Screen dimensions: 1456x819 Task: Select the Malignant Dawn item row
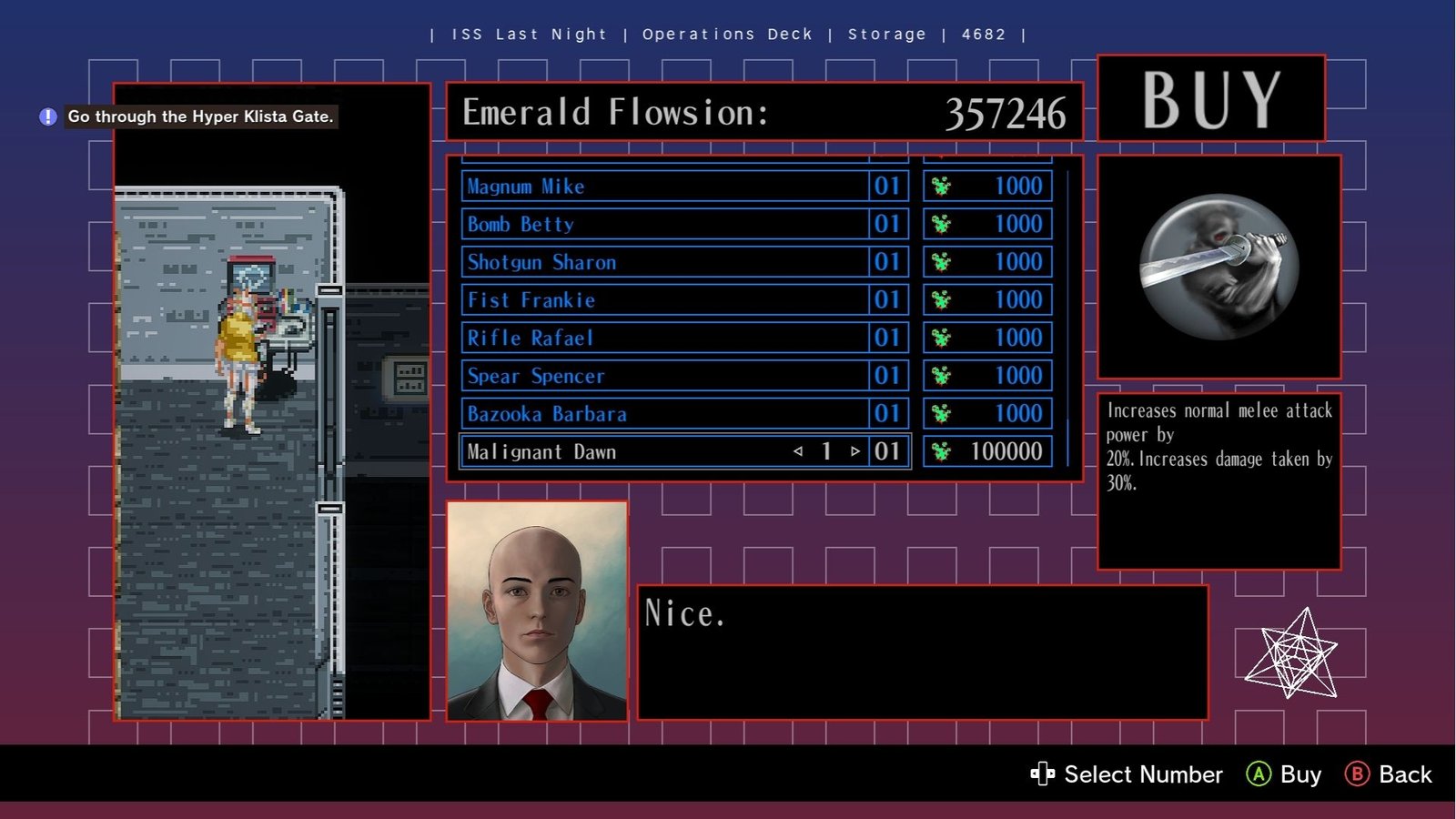click(x=628, y=452)
